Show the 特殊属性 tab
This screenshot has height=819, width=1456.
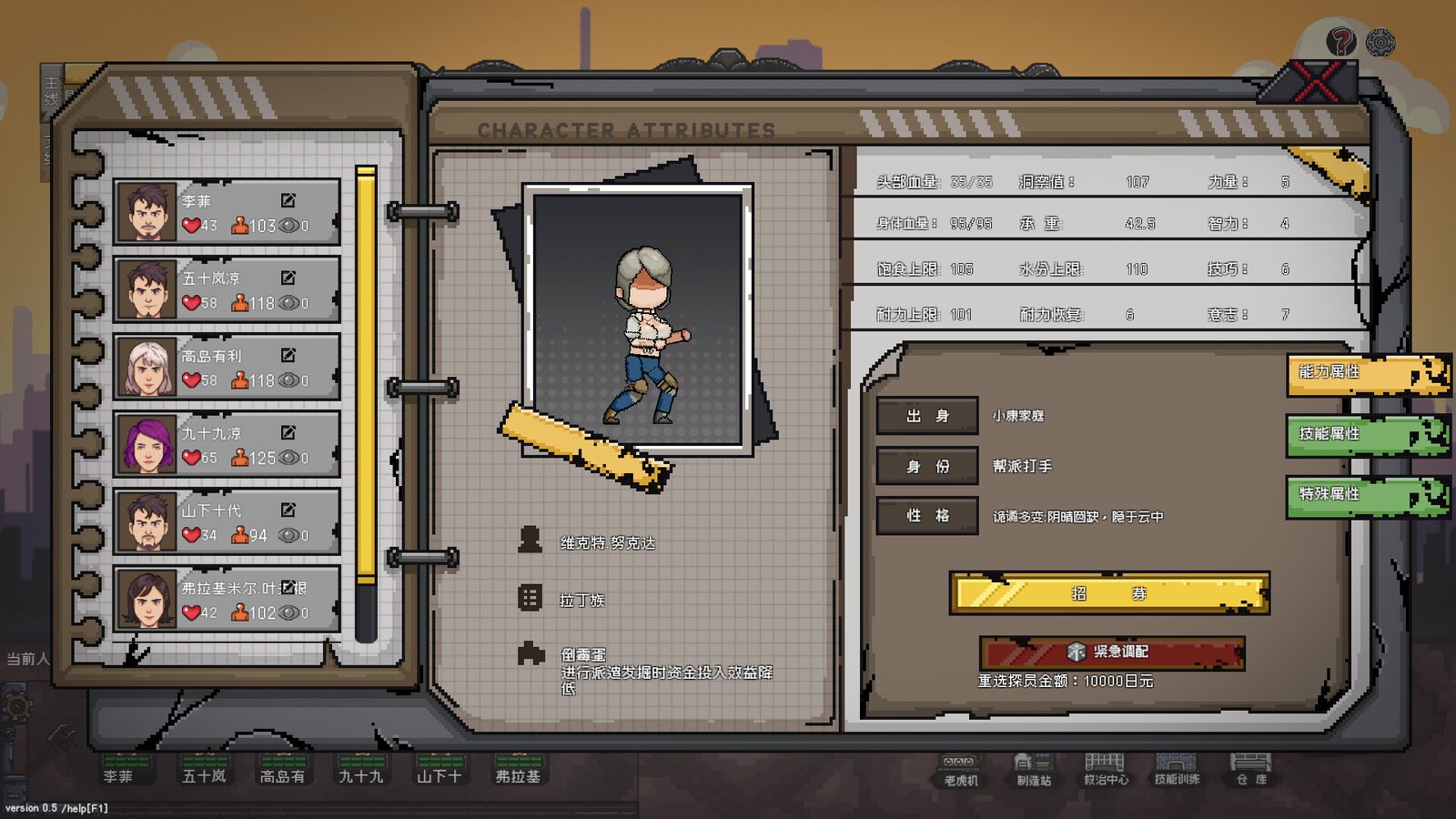[1365, 495]
